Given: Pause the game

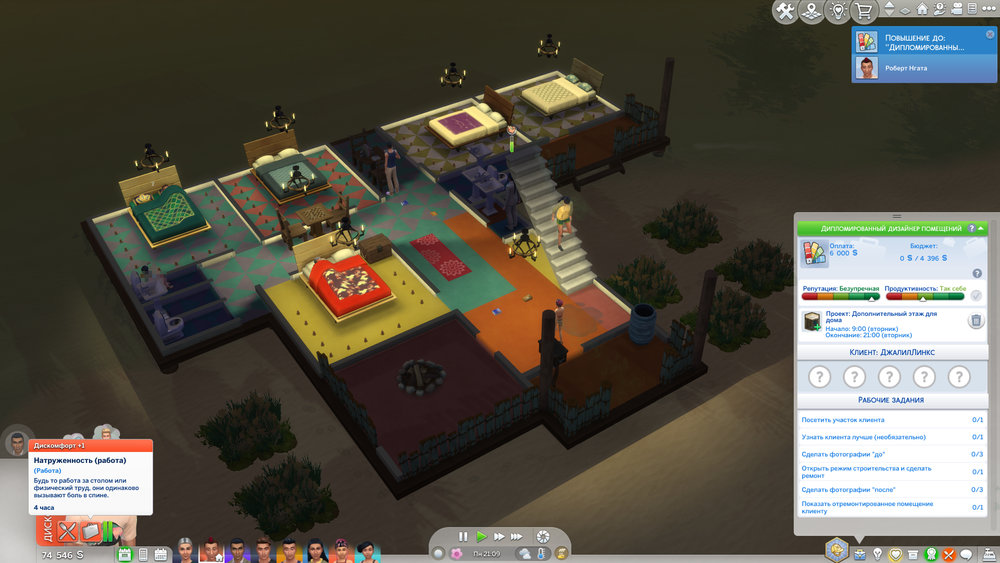Looking at the screenshot, I should pyautogui.click(x=463, y=537).
